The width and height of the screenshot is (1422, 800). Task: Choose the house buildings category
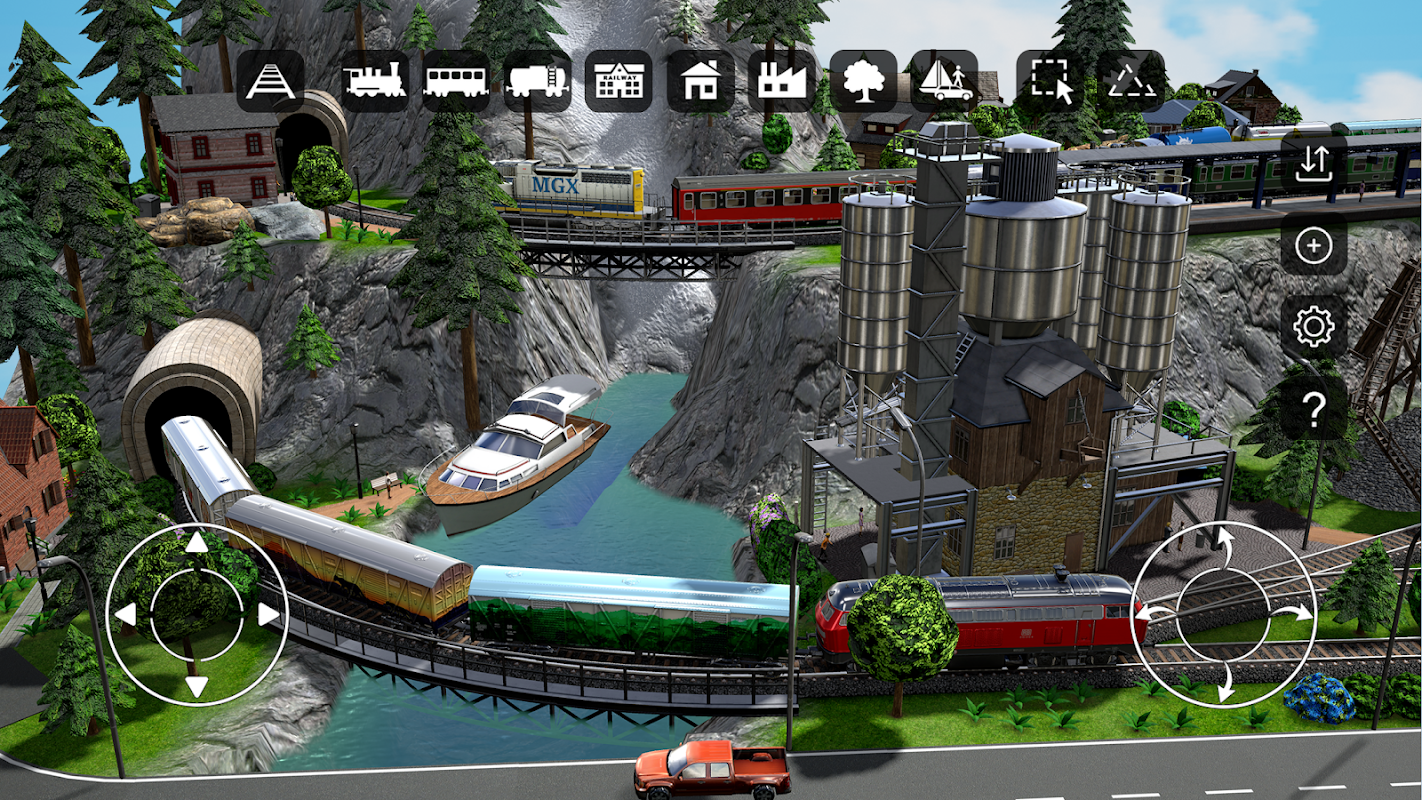point(700,81)
